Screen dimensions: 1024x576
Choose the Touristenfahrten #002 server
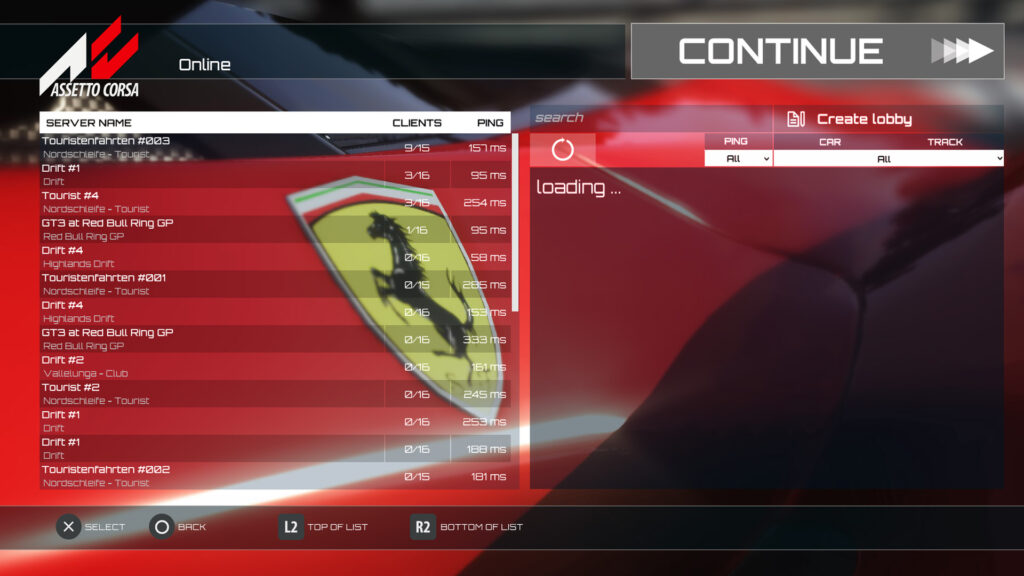coord(212,475)
